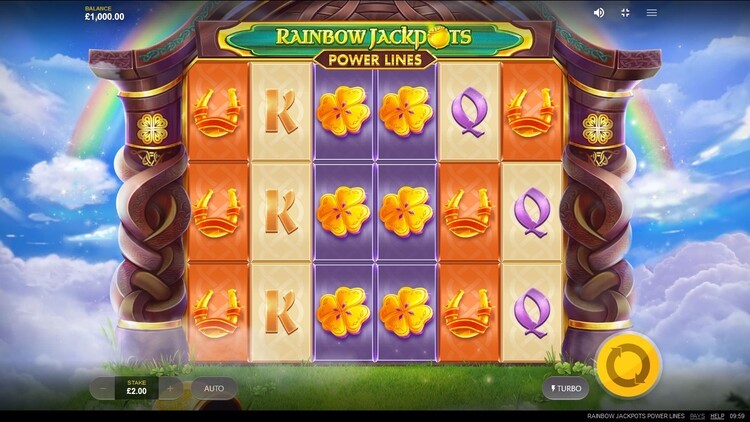Exit fullscreen mode
The height and width of the screenshot is (422, 750).
click(x=626, y=13)
